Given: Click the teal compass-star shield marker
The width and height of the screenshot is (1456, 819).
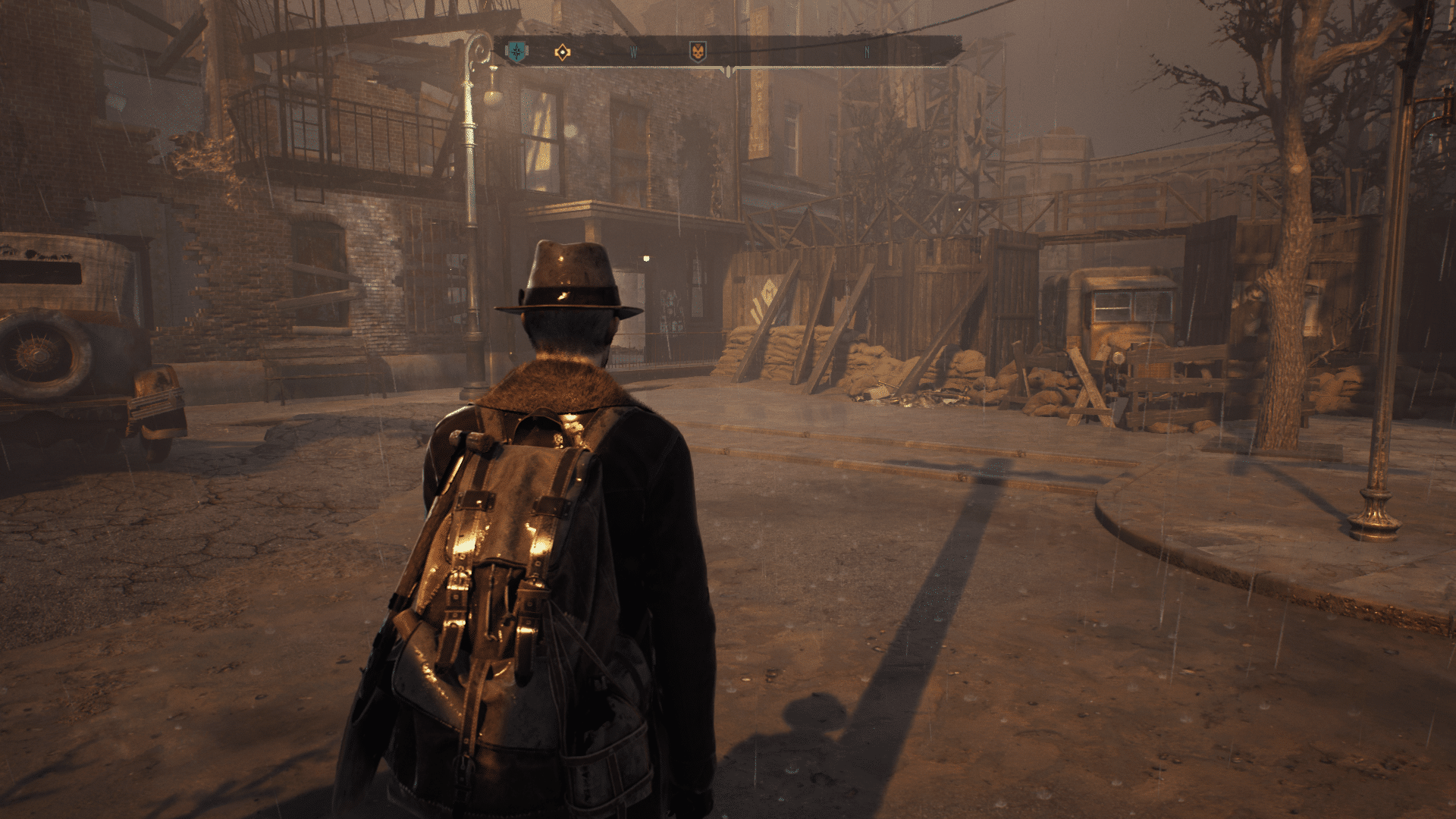Looking at the screenshot, I should [516, 52].
